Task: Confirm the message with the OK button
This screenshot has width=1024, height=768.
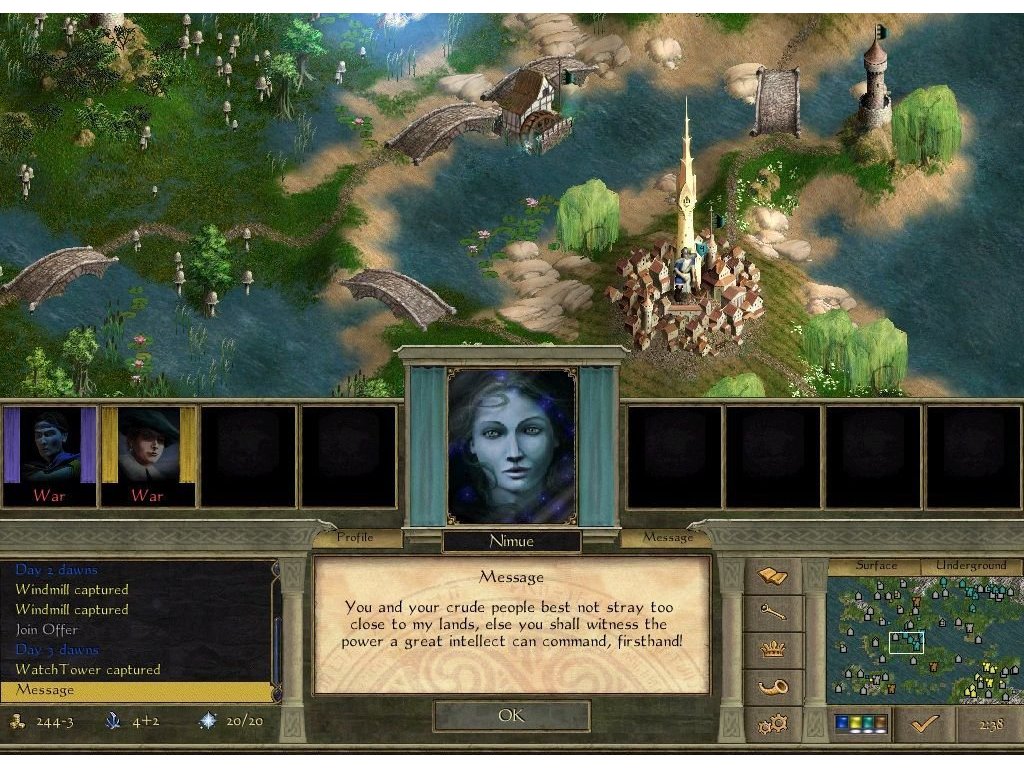Action: coord(511,716)
